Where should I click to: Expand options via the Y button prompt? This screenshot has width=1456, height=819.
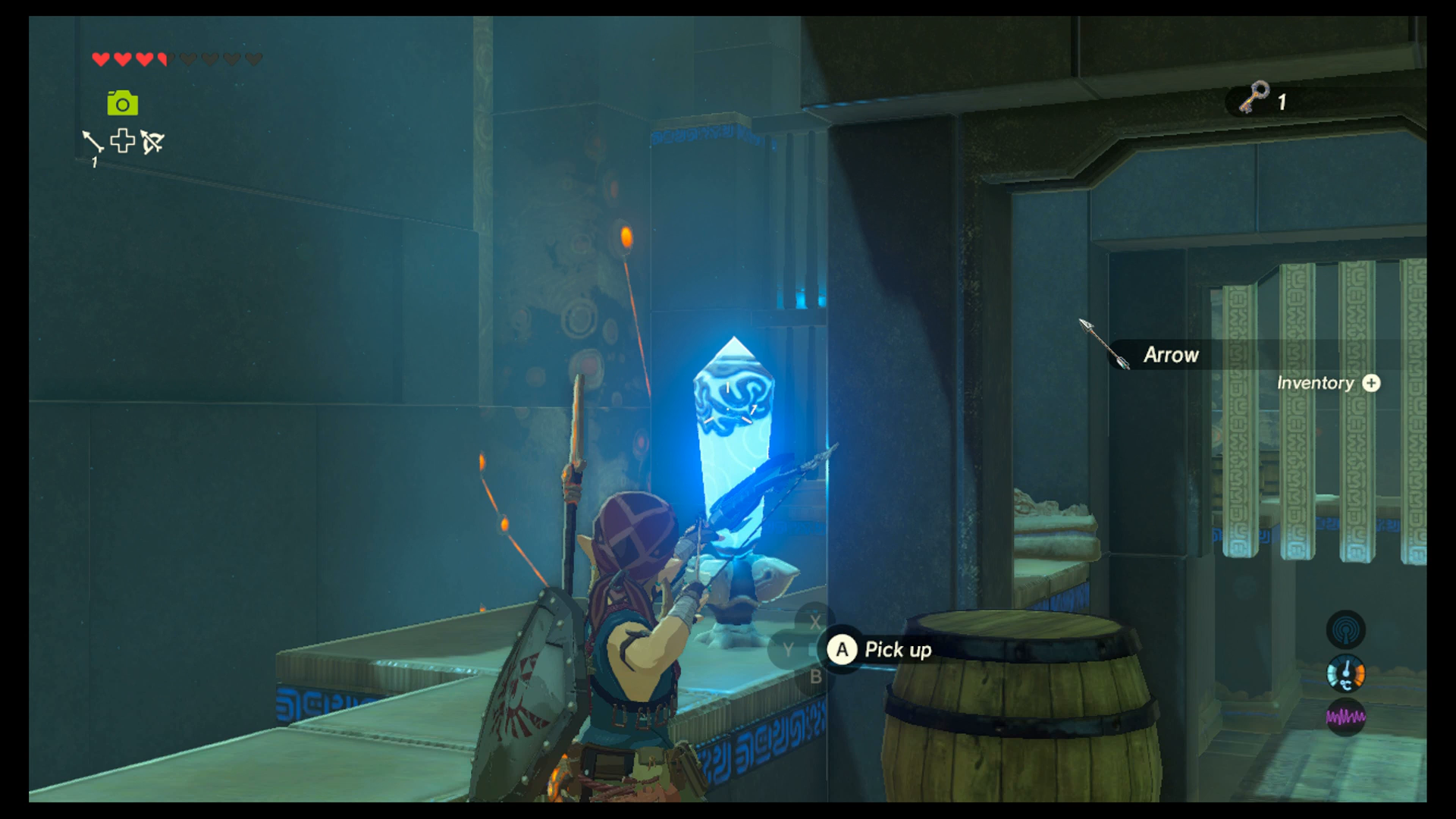(x=789, y=649)
